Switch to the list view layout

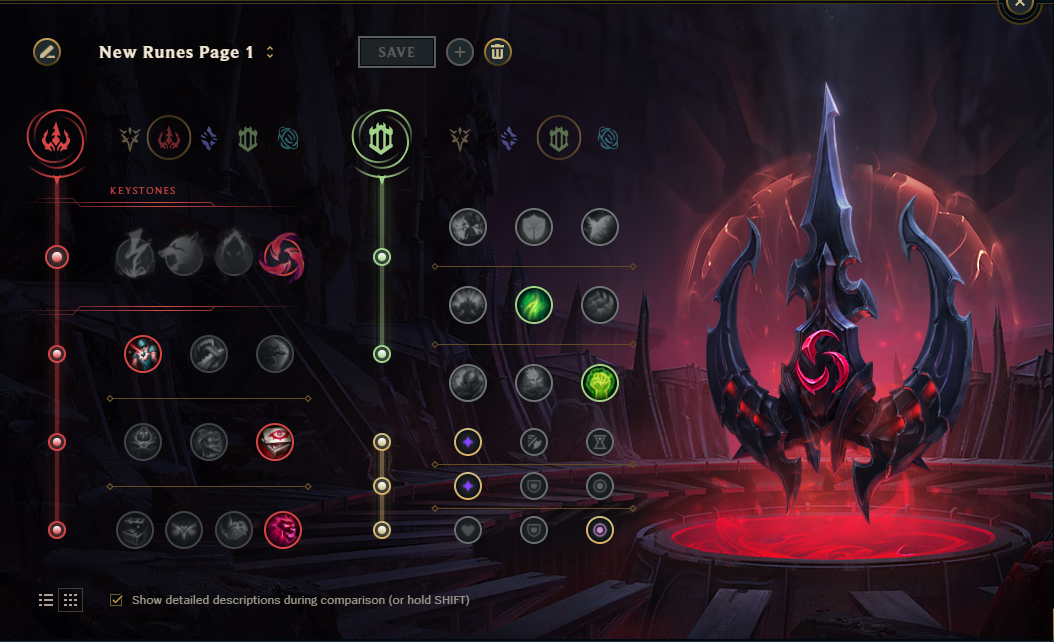46,600
